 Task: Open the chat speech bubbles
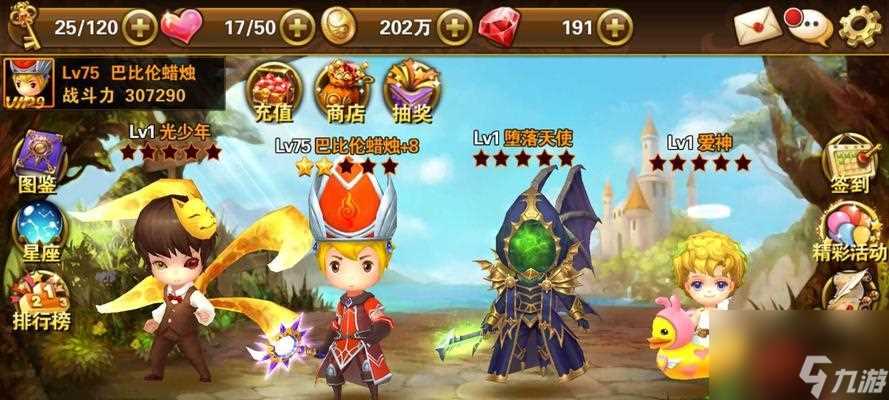click(x=808, y=26)
